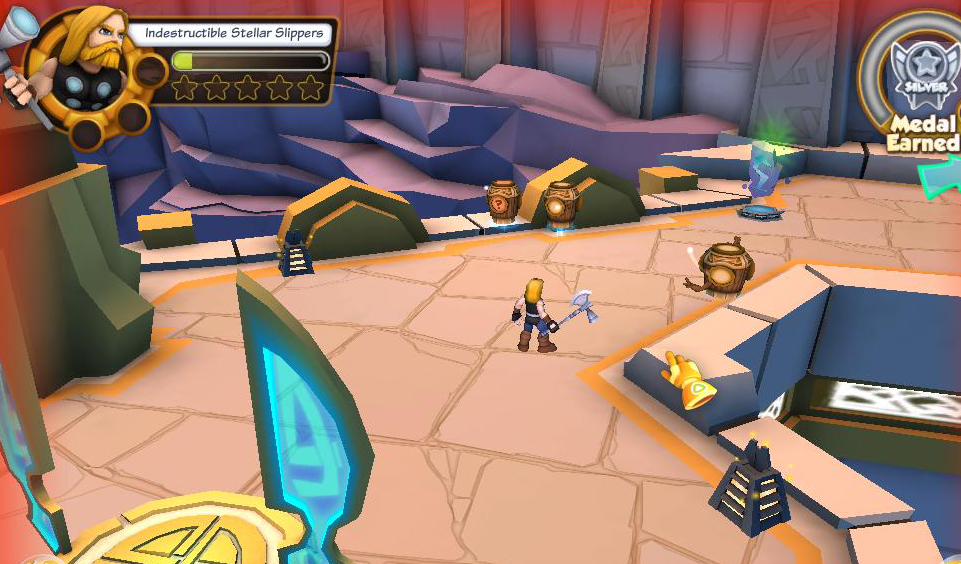This screenshot has width=961, height=564.
Task: Select the Indestructible Stellar Slippers mission title
Action: pos(233,33)
